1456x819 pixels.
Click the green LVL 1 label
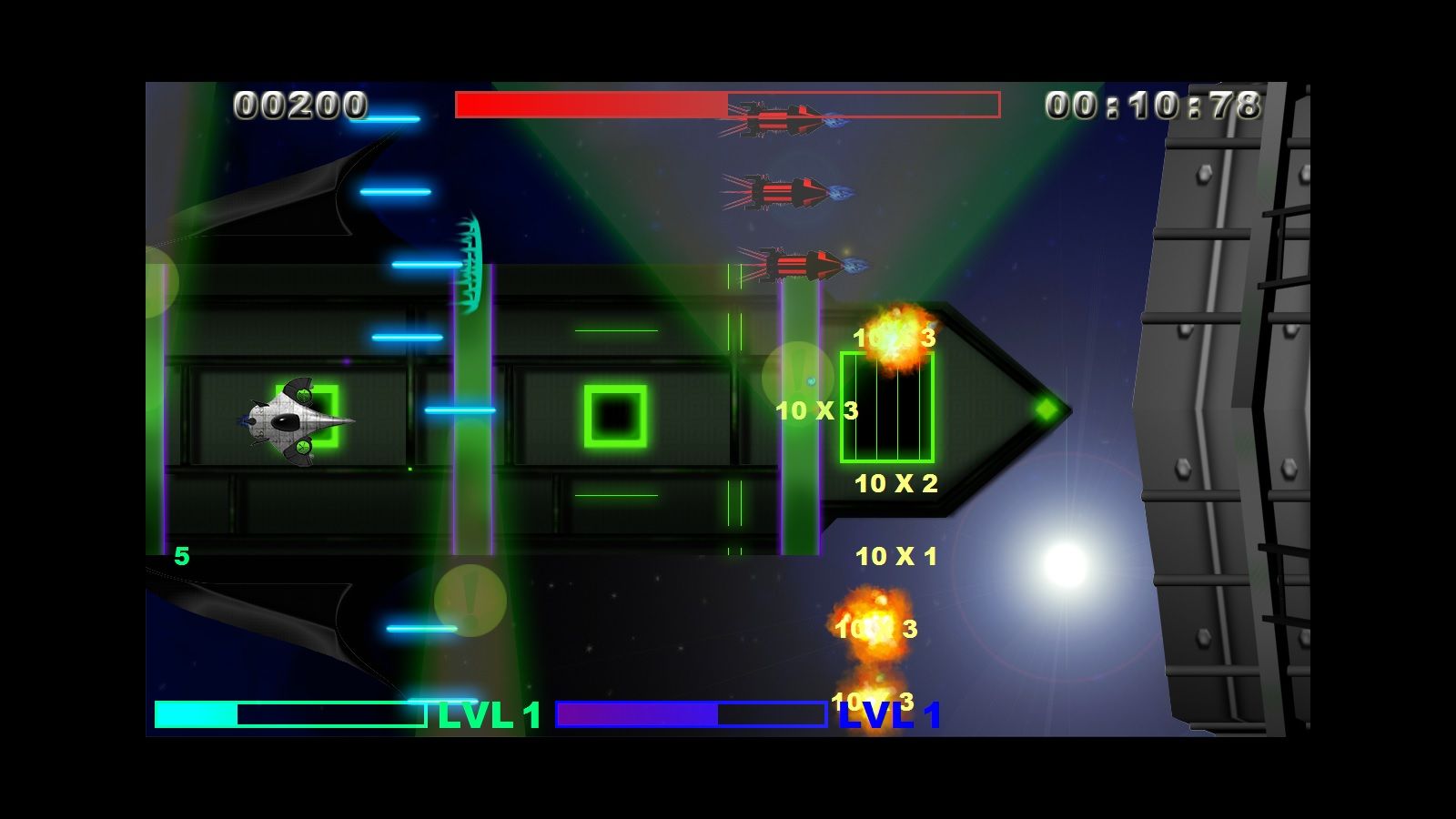[486, 716]
